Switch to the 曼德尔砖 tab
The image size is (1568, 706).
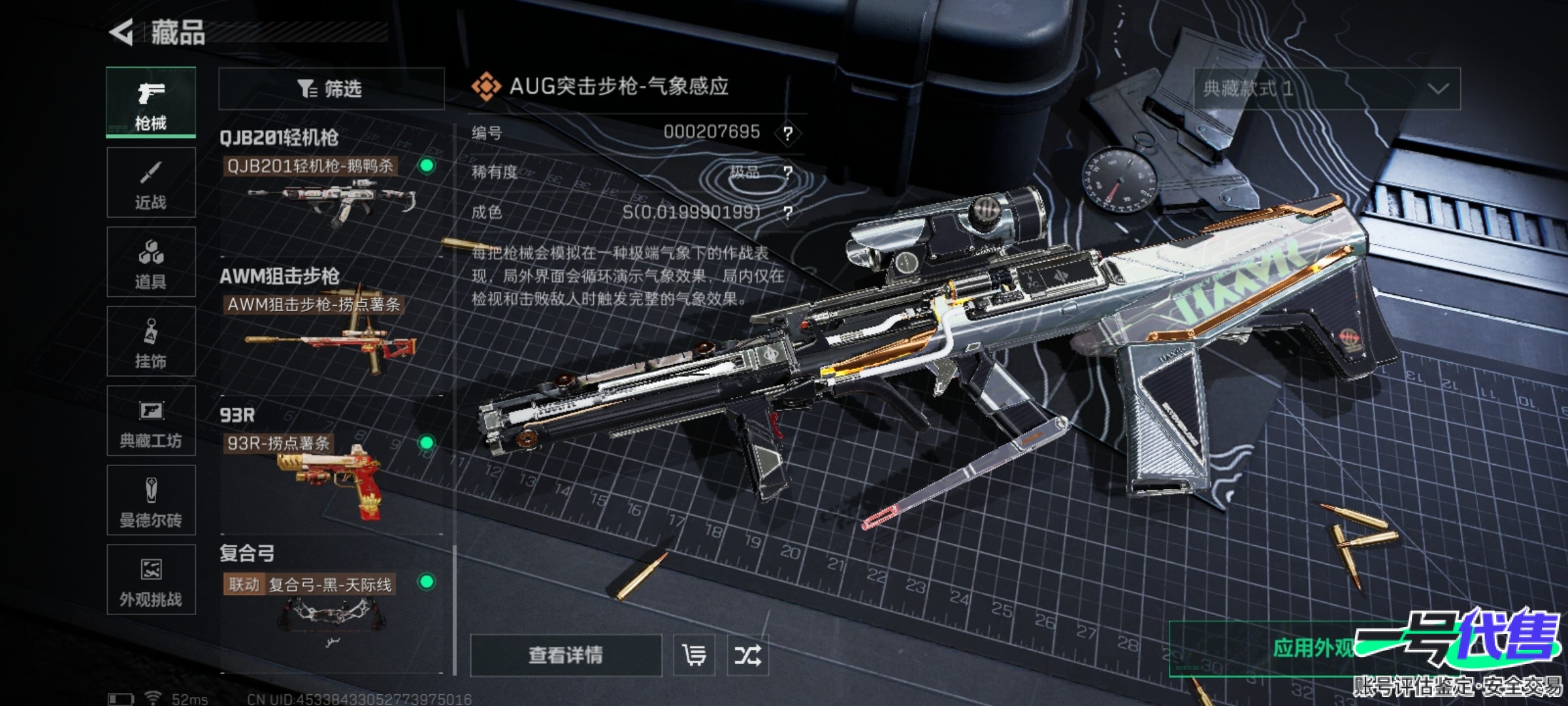coord(151,501)
